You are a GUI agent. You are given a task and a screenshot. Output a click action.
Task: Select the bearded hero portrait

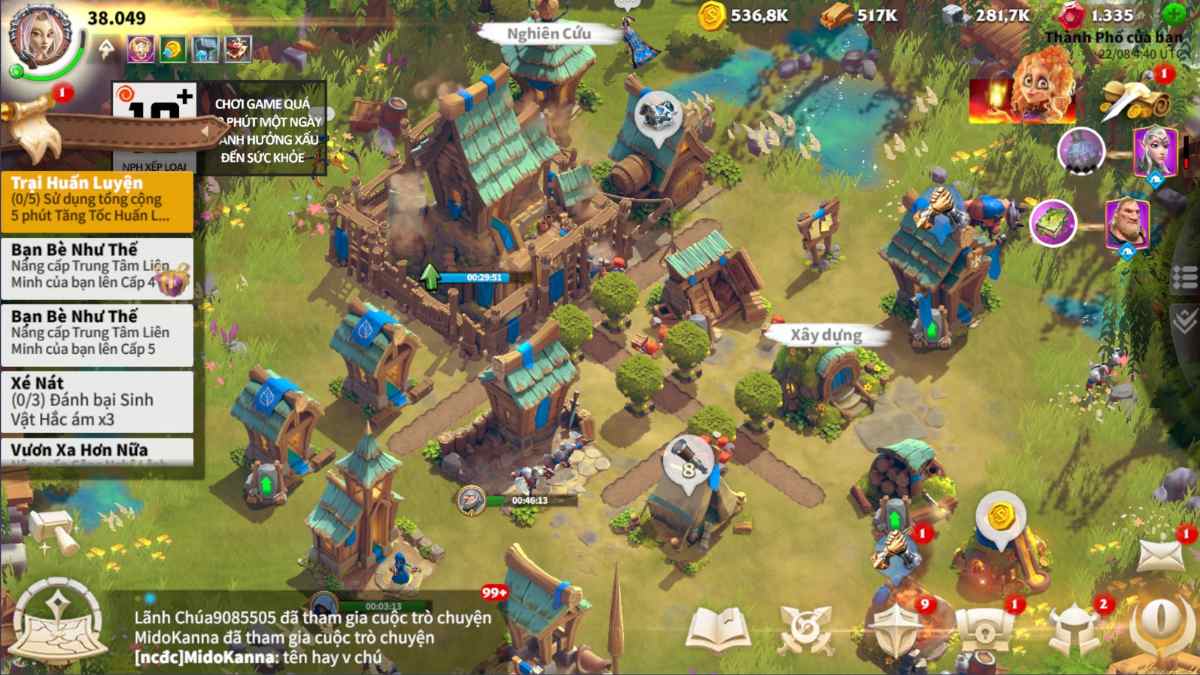tap(1126, 222)
